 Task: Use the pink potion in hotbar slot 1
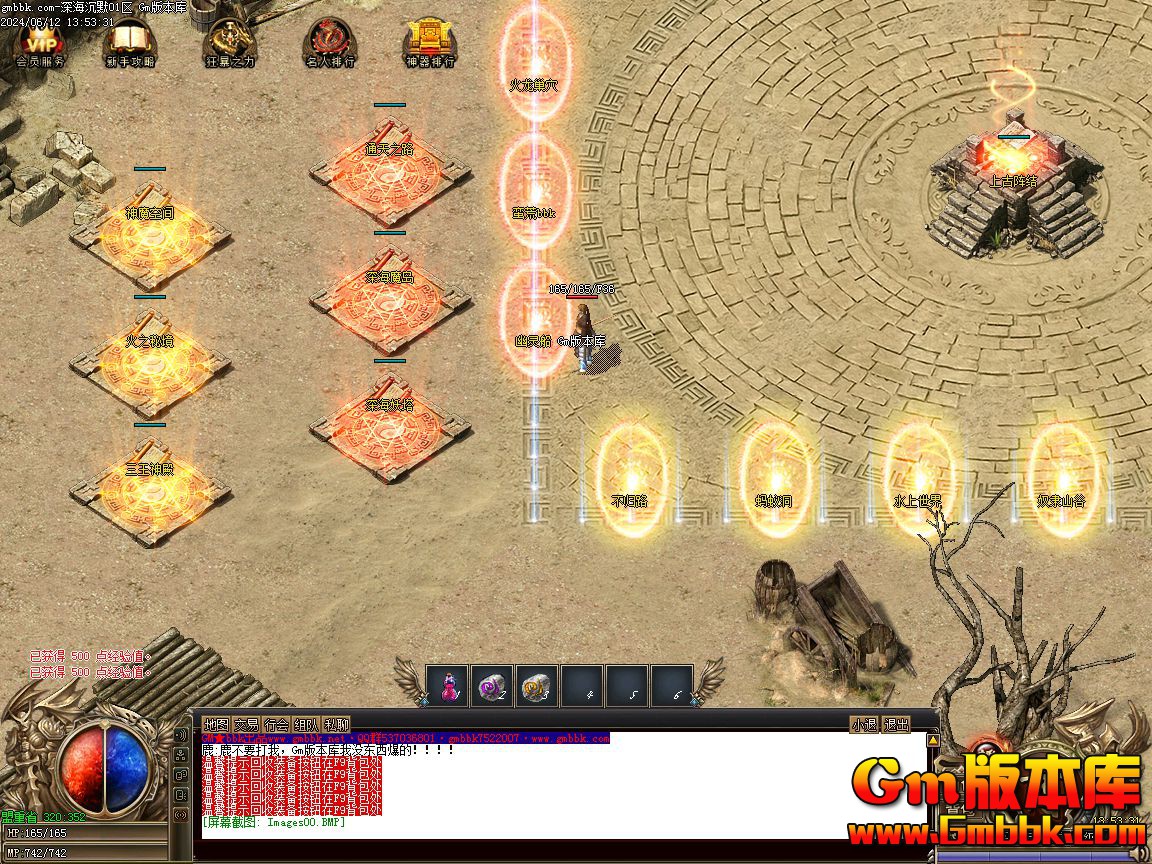[447, 685]
